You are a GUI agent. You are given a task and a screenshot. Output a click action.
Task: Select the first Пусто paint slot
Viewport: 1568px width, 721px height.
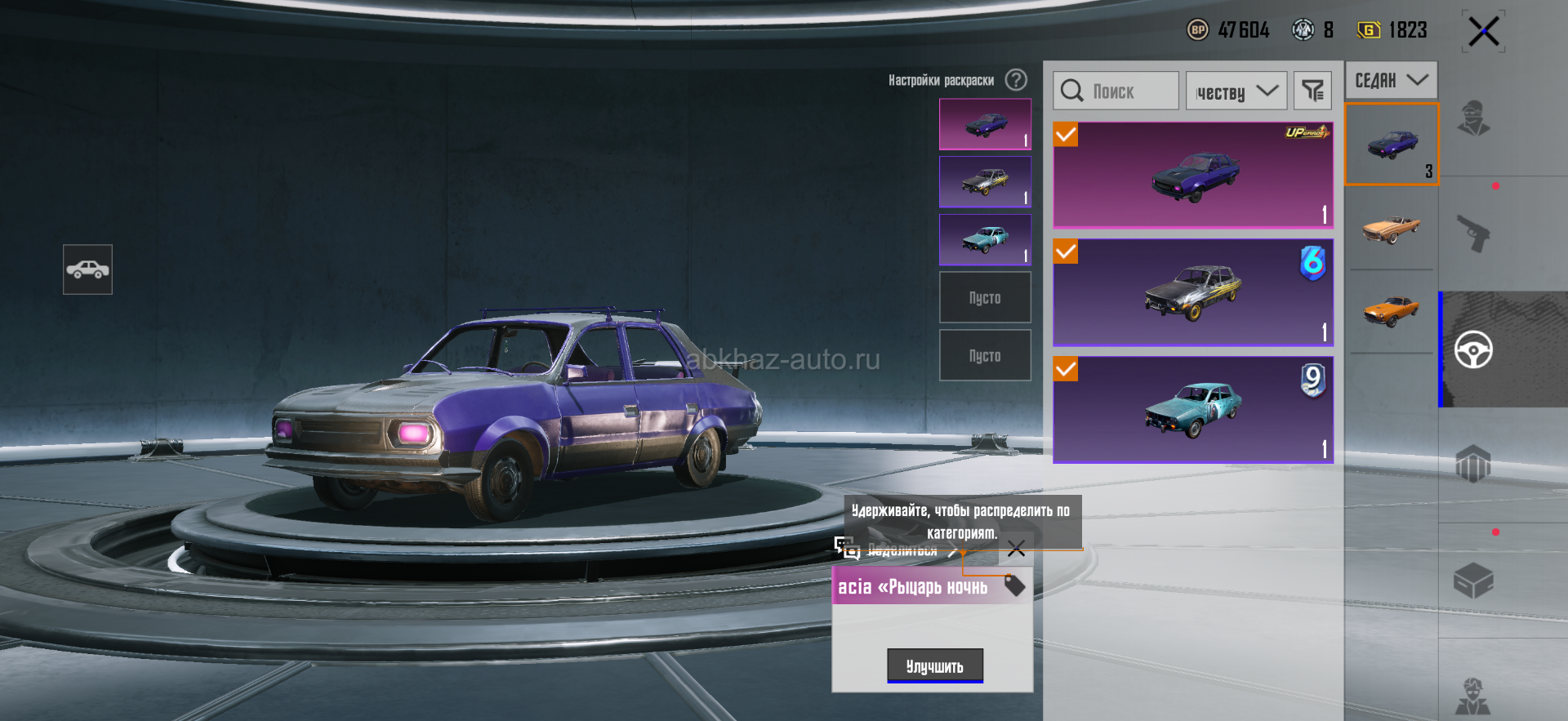click(x=985, y=298)
